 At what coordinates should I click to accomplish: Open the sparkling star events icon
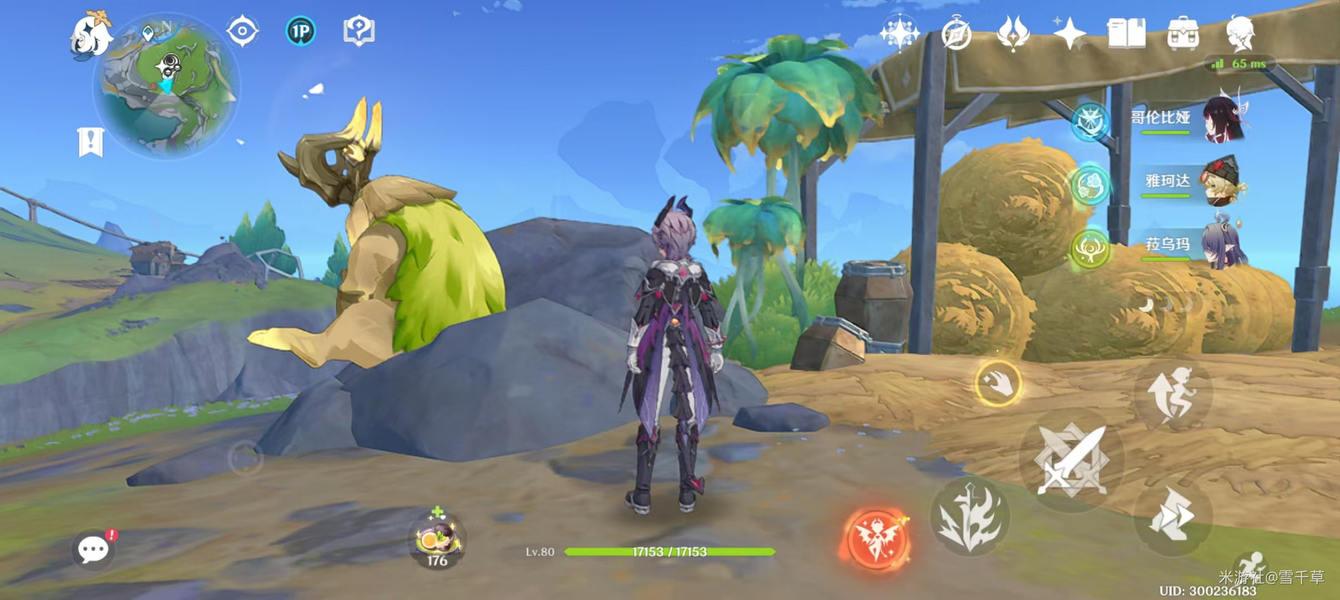point(899,33)
